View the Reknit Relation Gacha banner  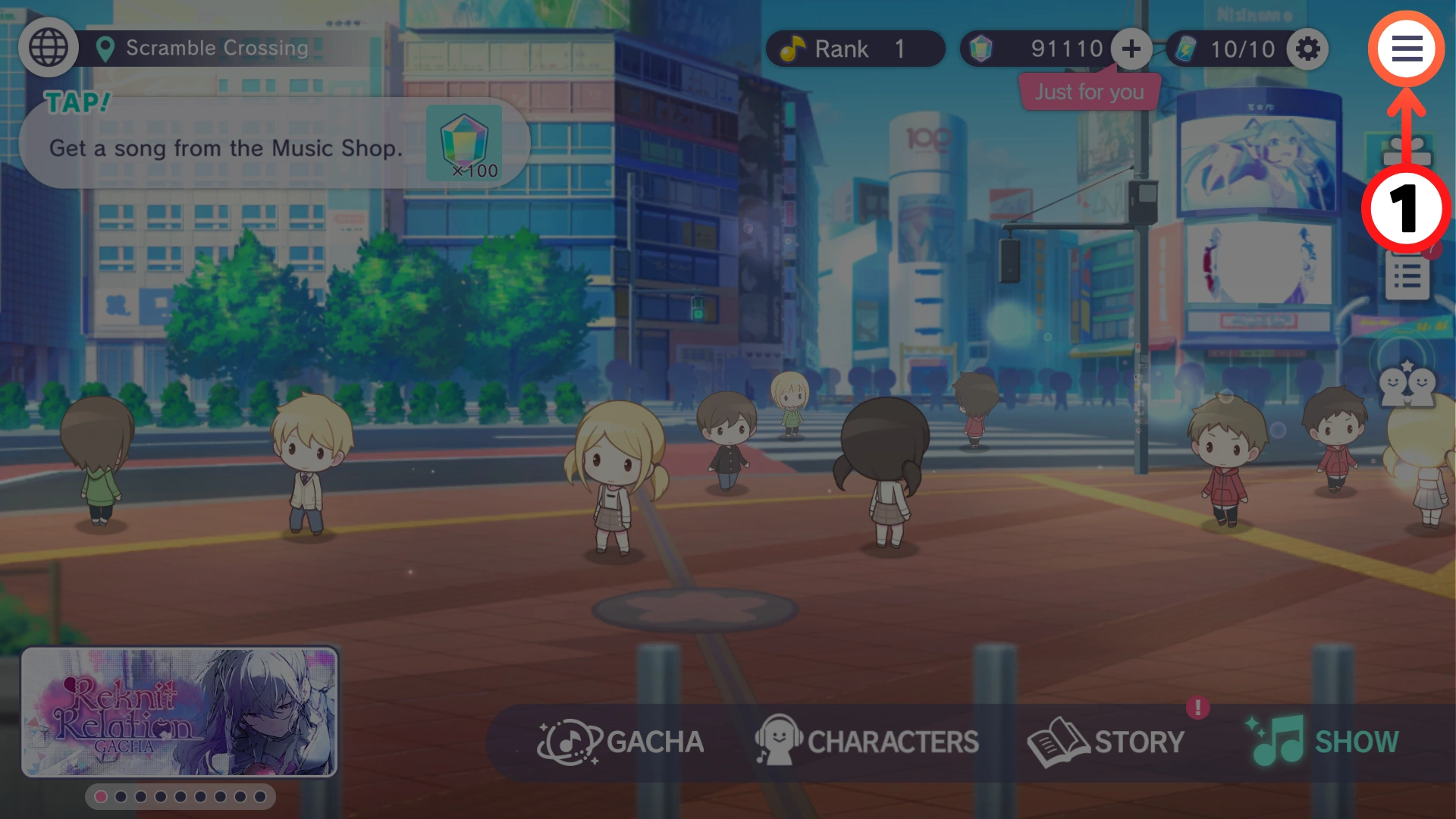pos(180,712)
